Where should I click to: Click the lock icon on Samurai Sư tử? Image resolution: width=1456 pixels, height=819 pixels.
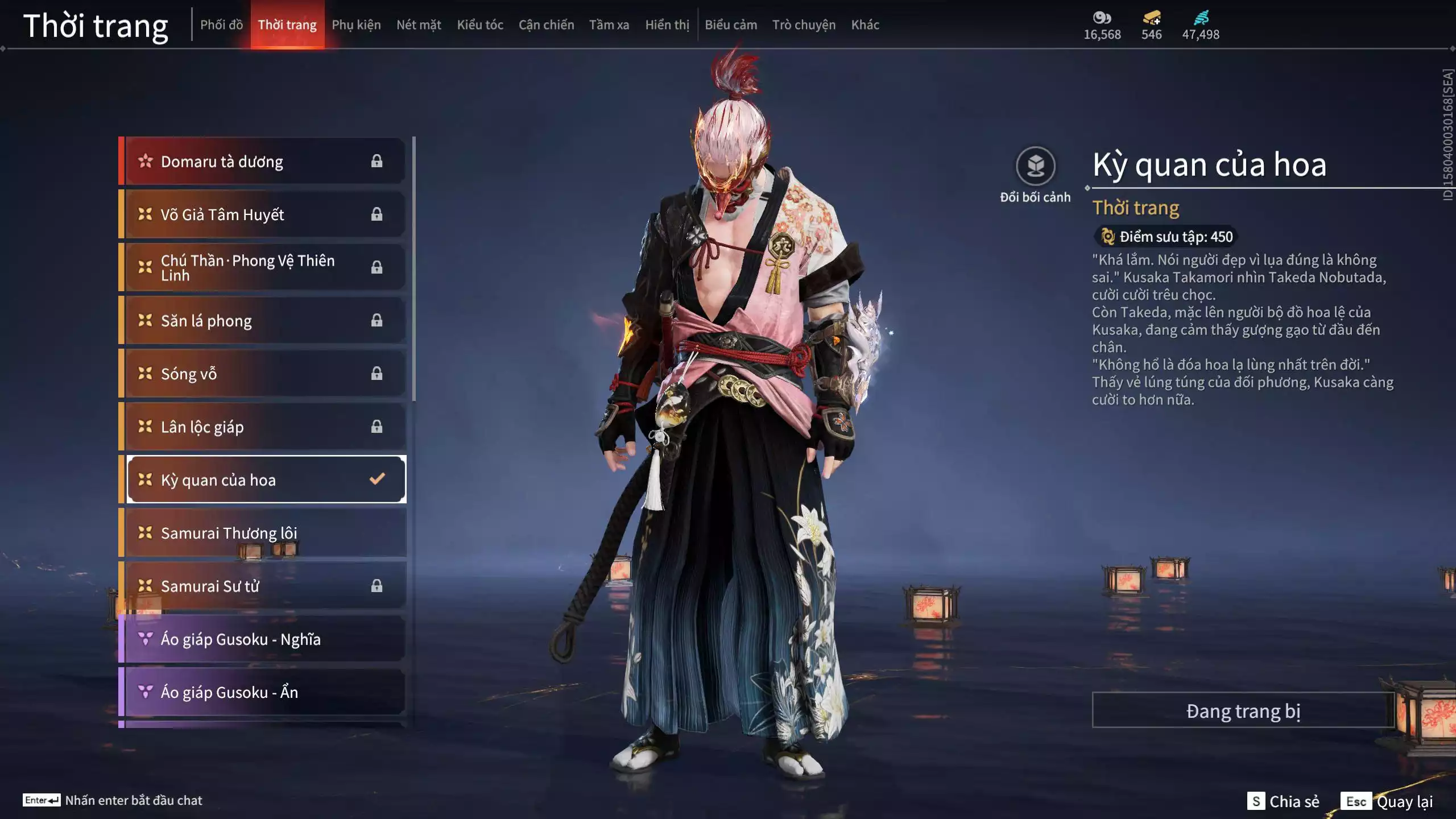click(x=377, y=586)
